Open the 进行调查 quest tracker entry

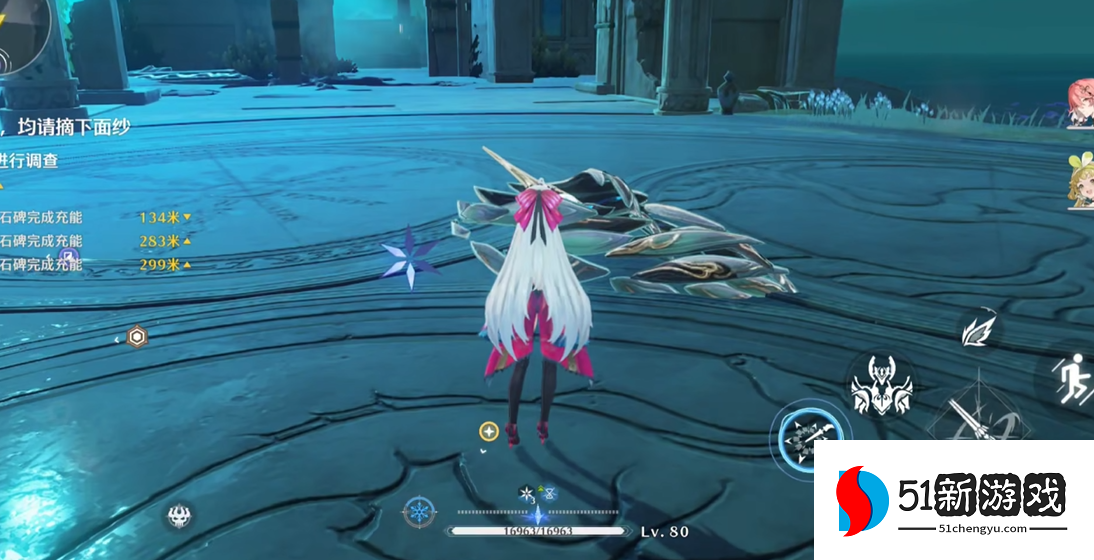click(30, 161)
